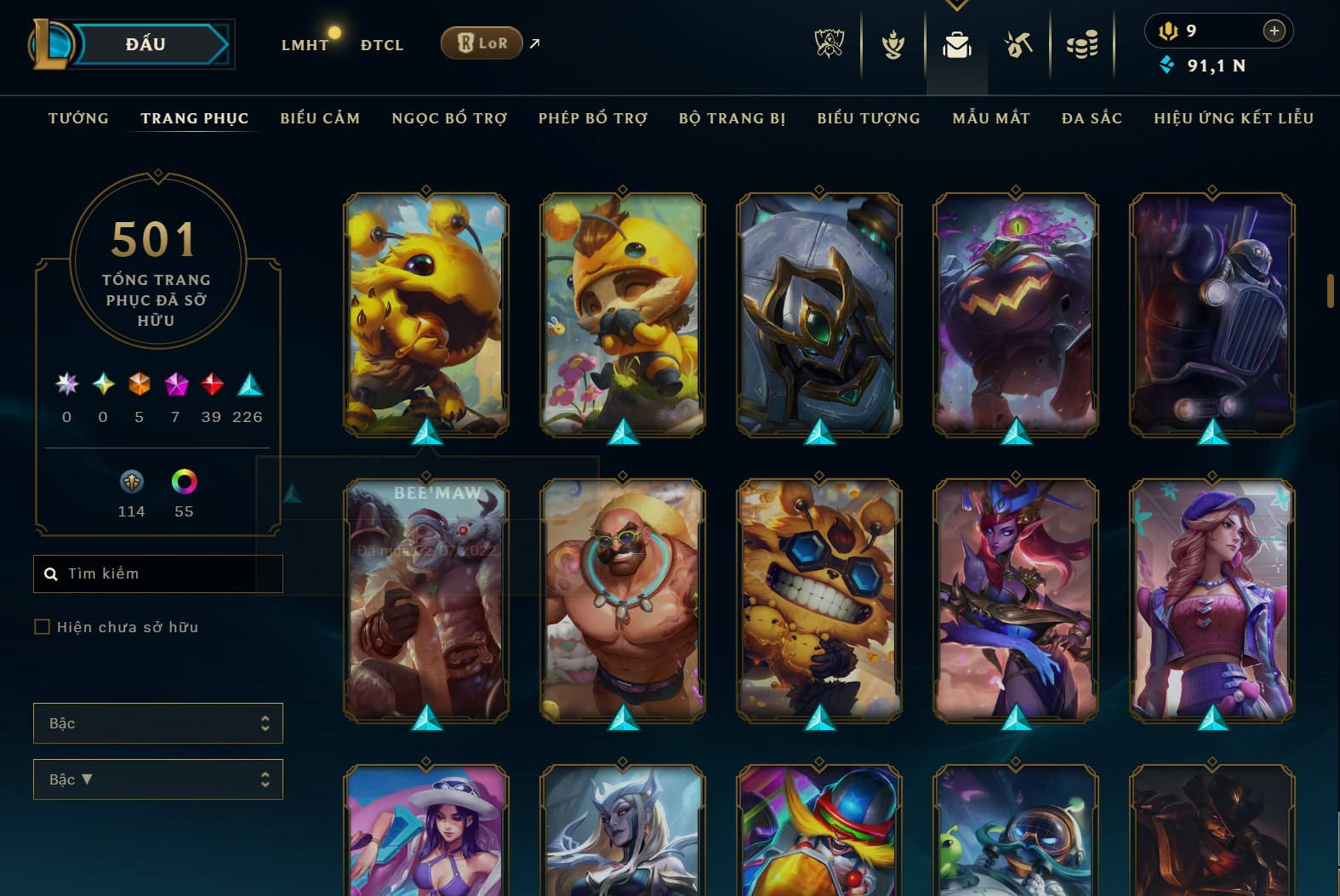The height and width of the screenshot is (896, 1340).
Task: Select the search magnifier icon
Action: coord(51,573)
